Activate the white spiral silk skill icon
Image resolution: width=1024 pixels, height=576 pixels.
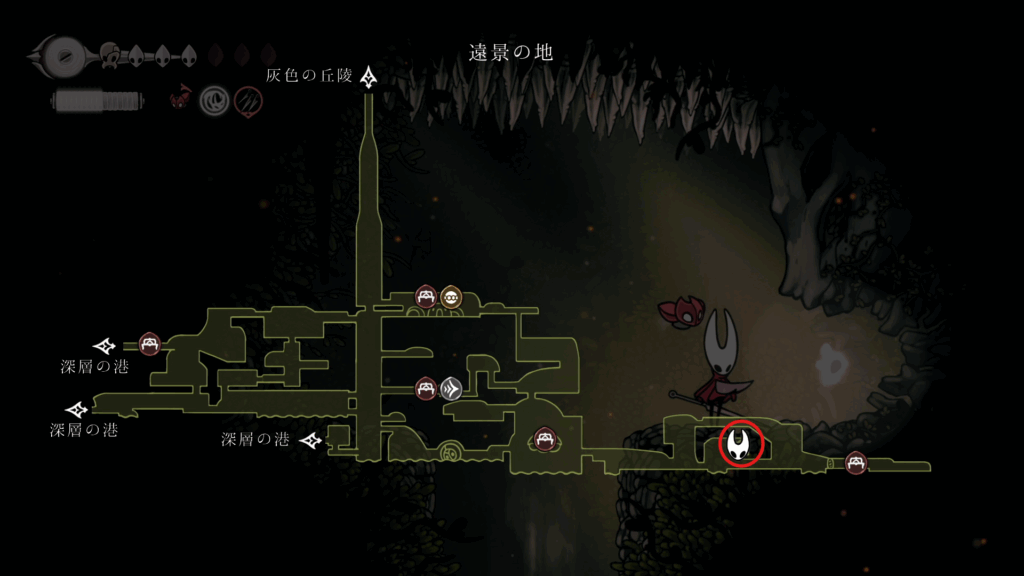(x=214, y=99)
